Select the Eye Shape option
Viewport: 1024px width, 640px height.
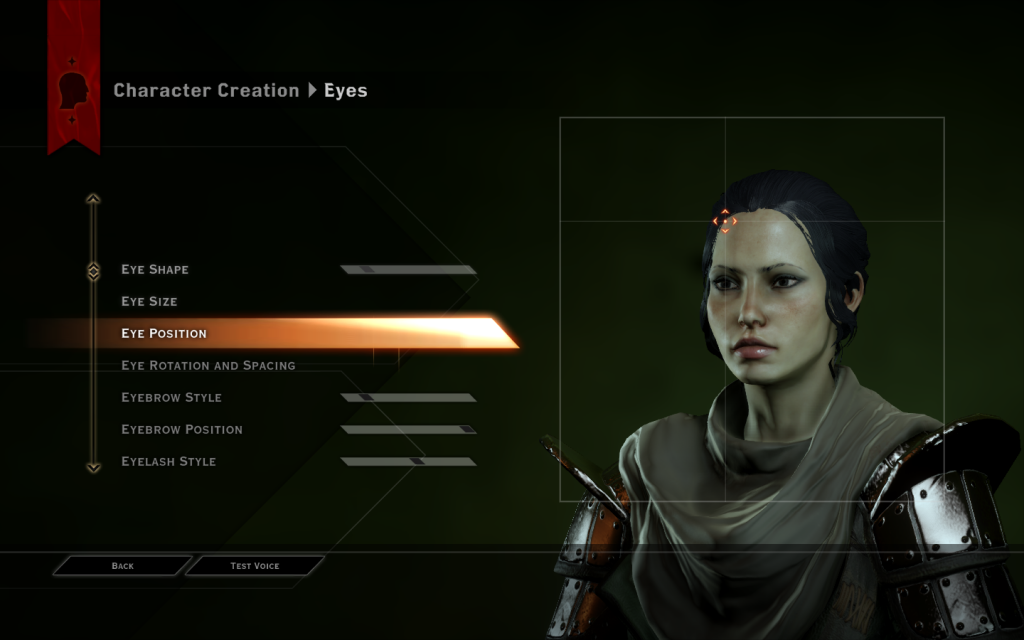coord(155,269)
